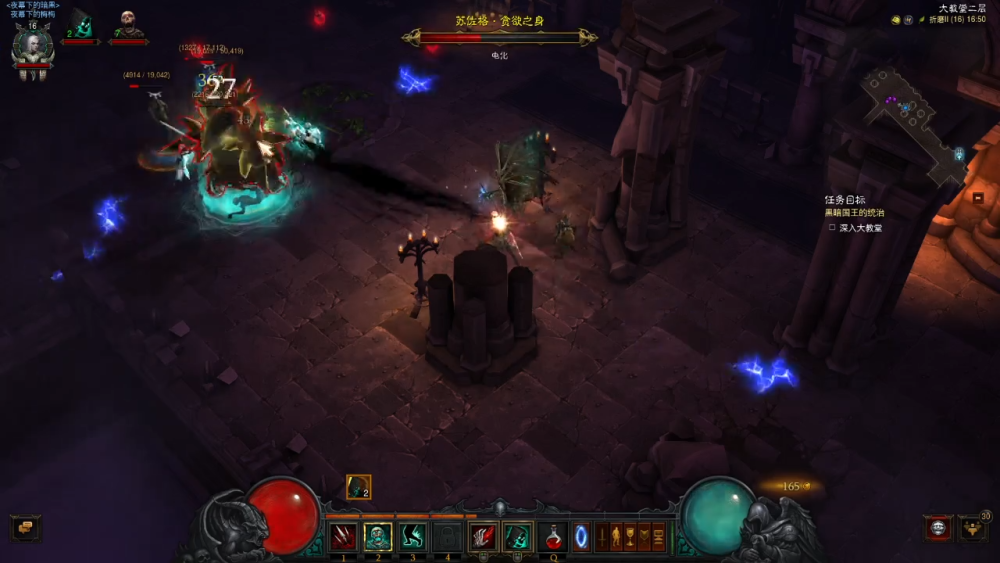
Task: Open the social friends list button
Action: pyautogui.click(x=972, y=528)
